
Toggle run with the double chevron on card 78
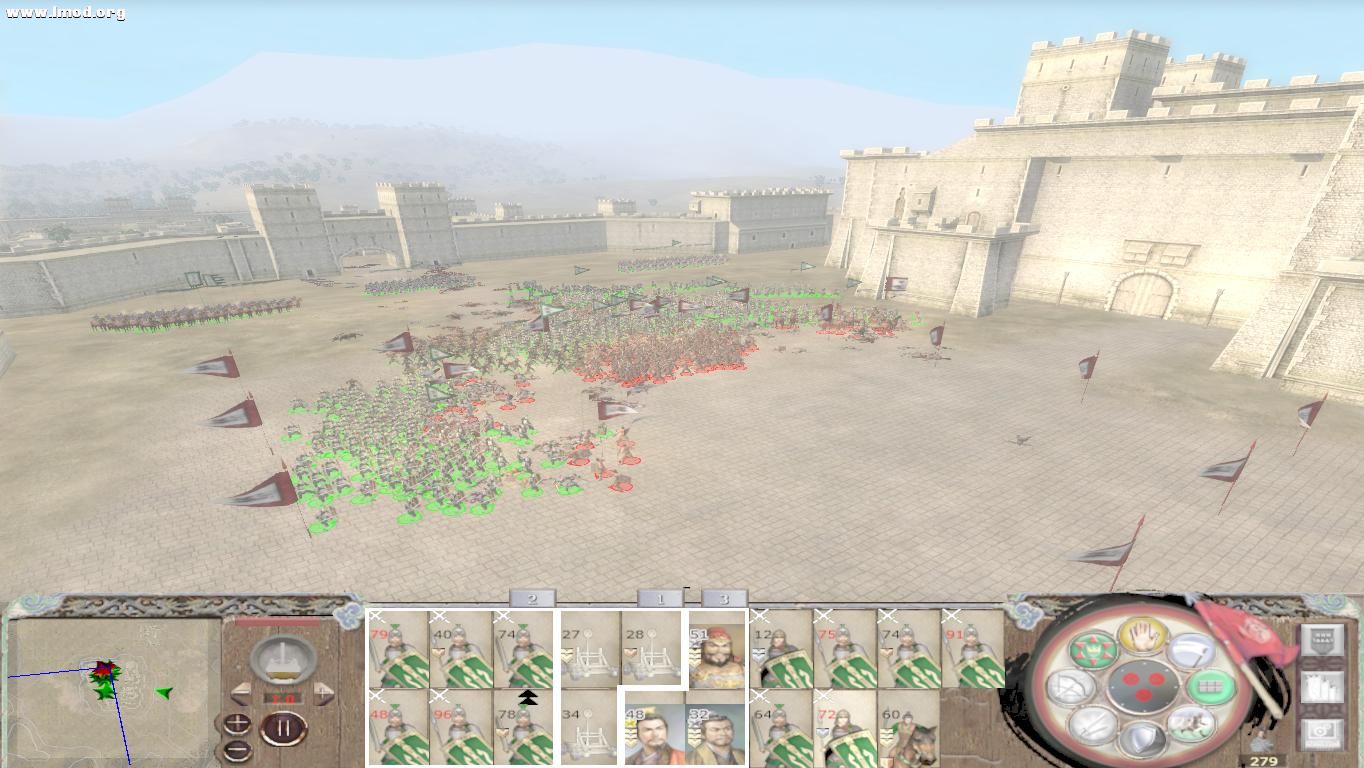[527, 697]
